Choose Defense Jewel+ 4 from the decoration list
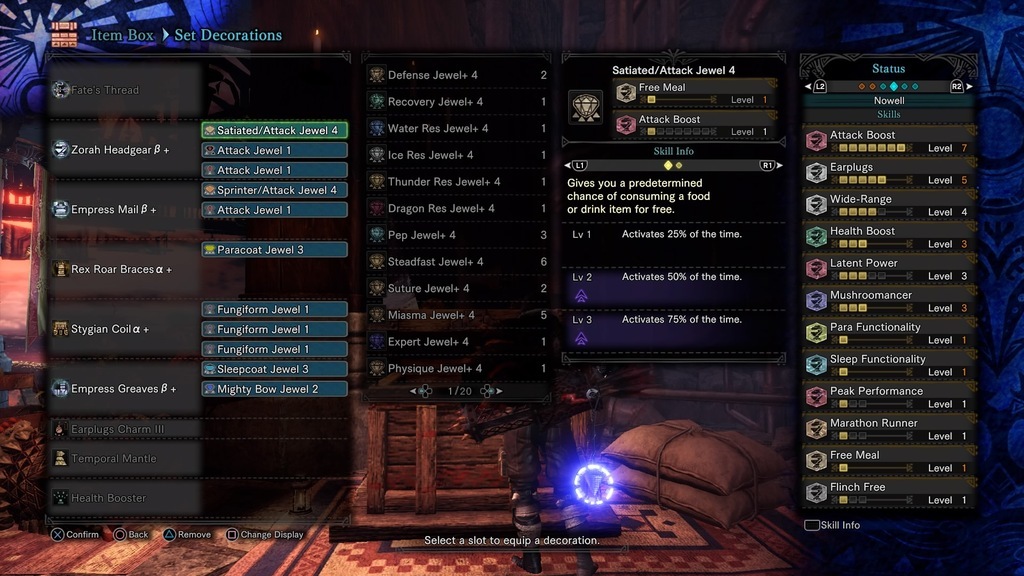1024x576 pixels. (457, 75)
